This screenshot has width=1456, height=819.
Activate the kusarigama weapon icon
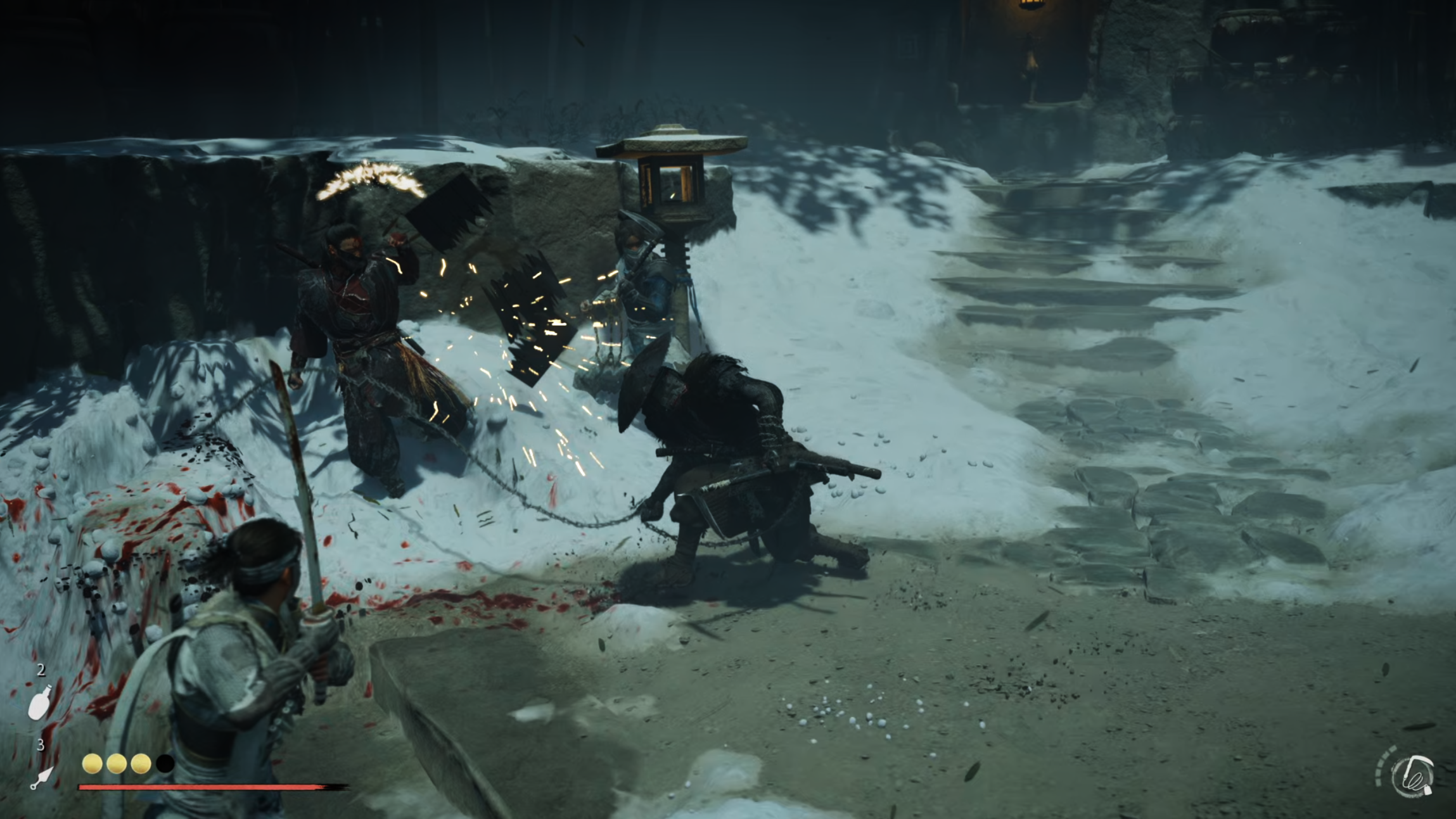[x=1412, y=776]
